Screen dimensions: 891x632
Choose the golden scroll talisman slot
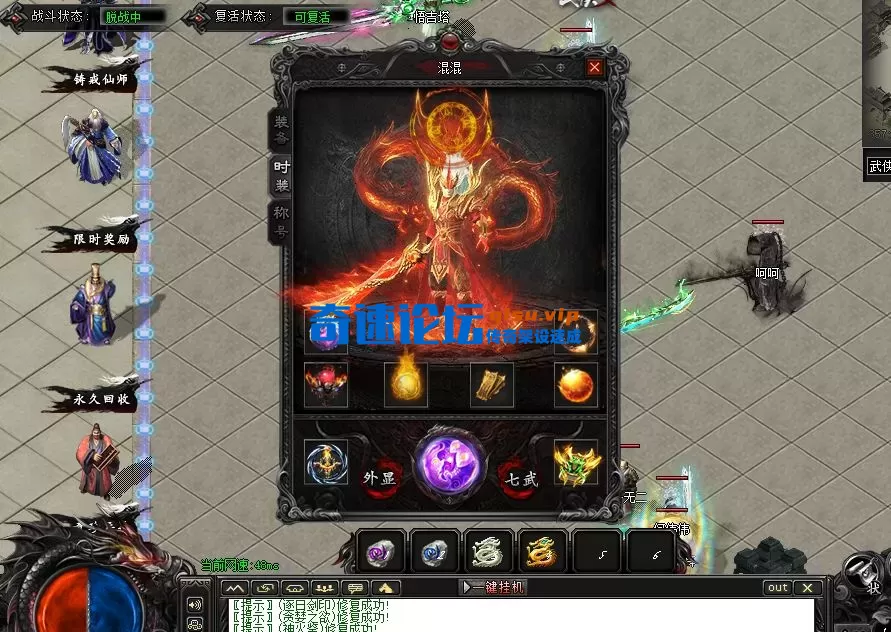492,385
